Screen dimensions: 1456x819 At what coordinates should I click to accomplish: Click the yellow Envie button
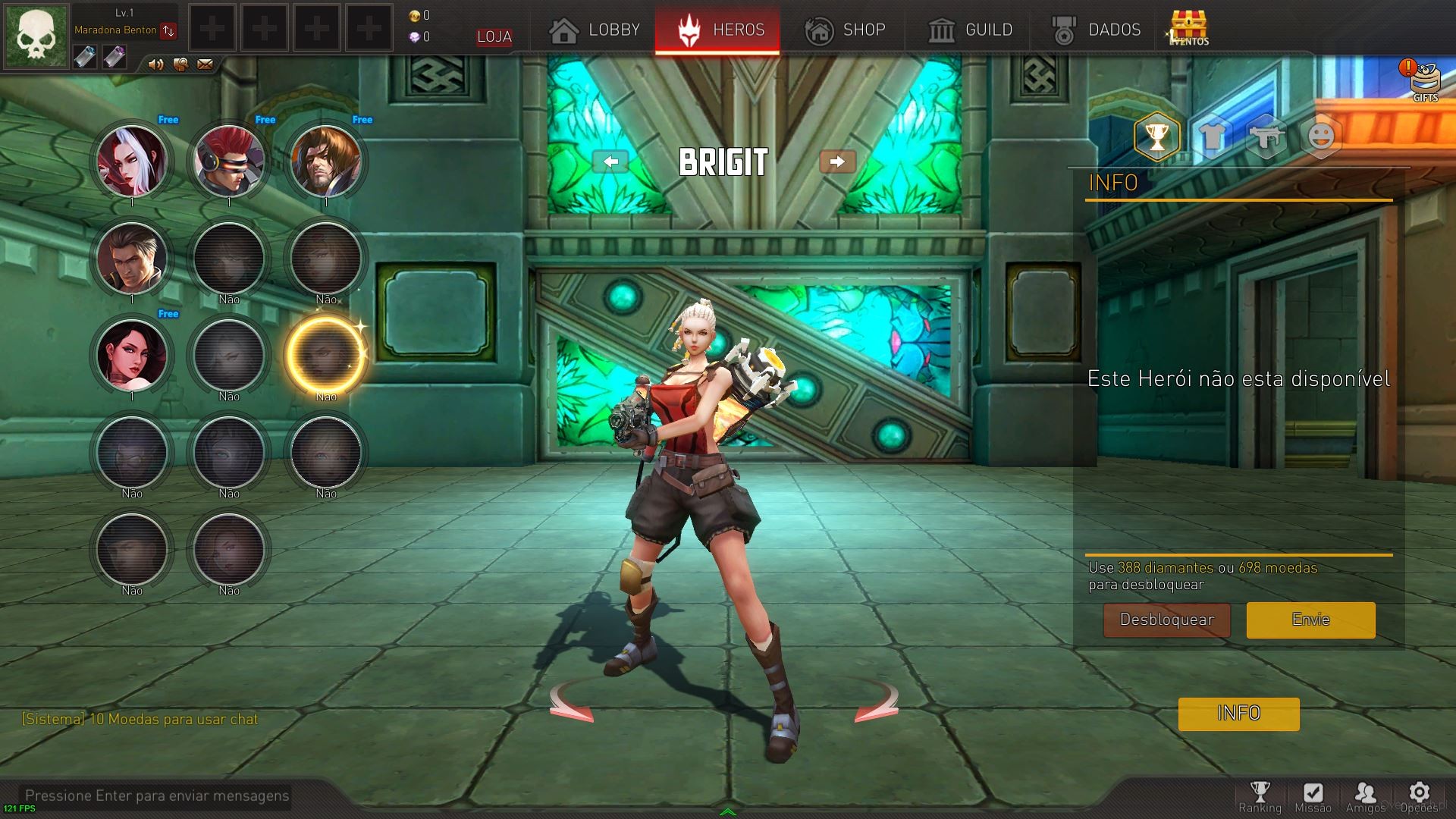click(1310, 620)
